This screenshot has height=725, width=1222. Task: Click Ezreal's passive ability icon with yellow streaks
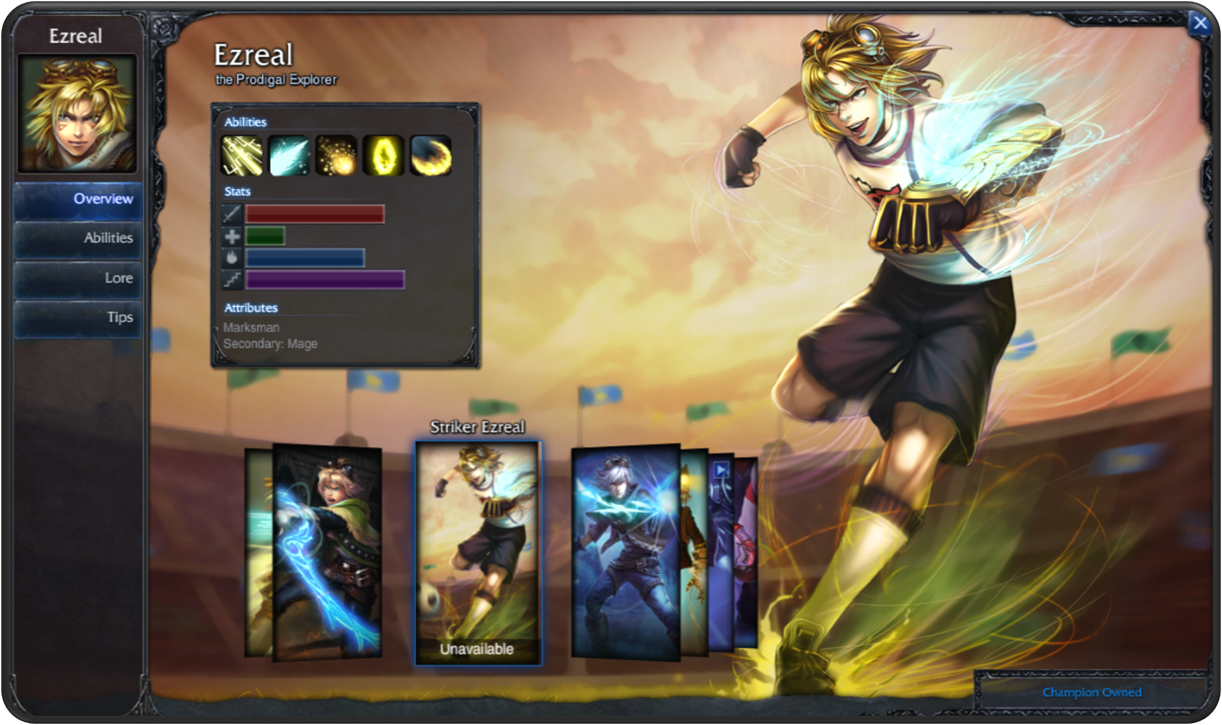point(242,155)
